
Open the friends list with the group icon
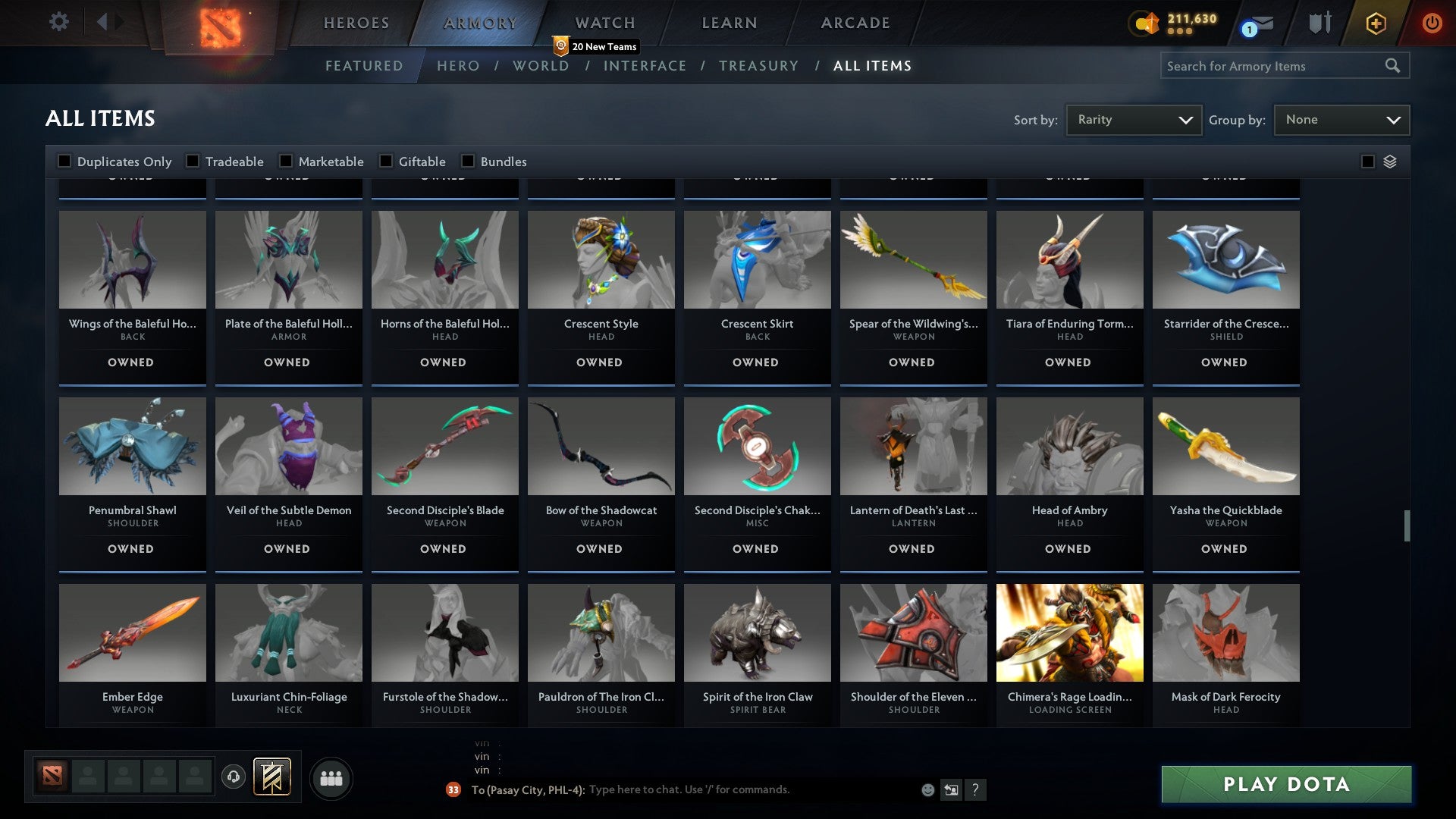pyautogui.click(x=331, y=777)
